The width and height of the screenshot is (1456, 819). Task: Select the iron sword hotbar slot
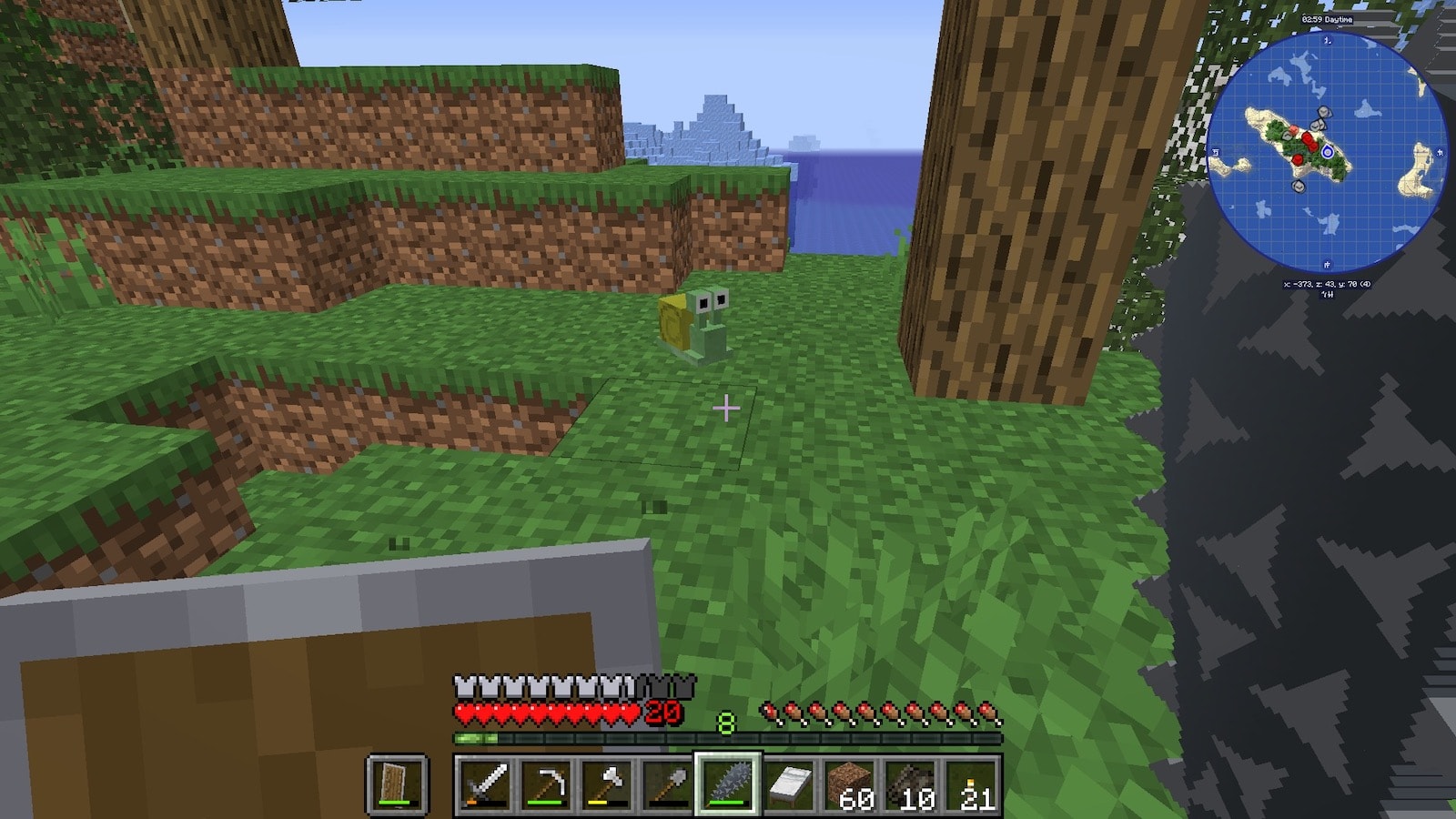coord(485,784)
